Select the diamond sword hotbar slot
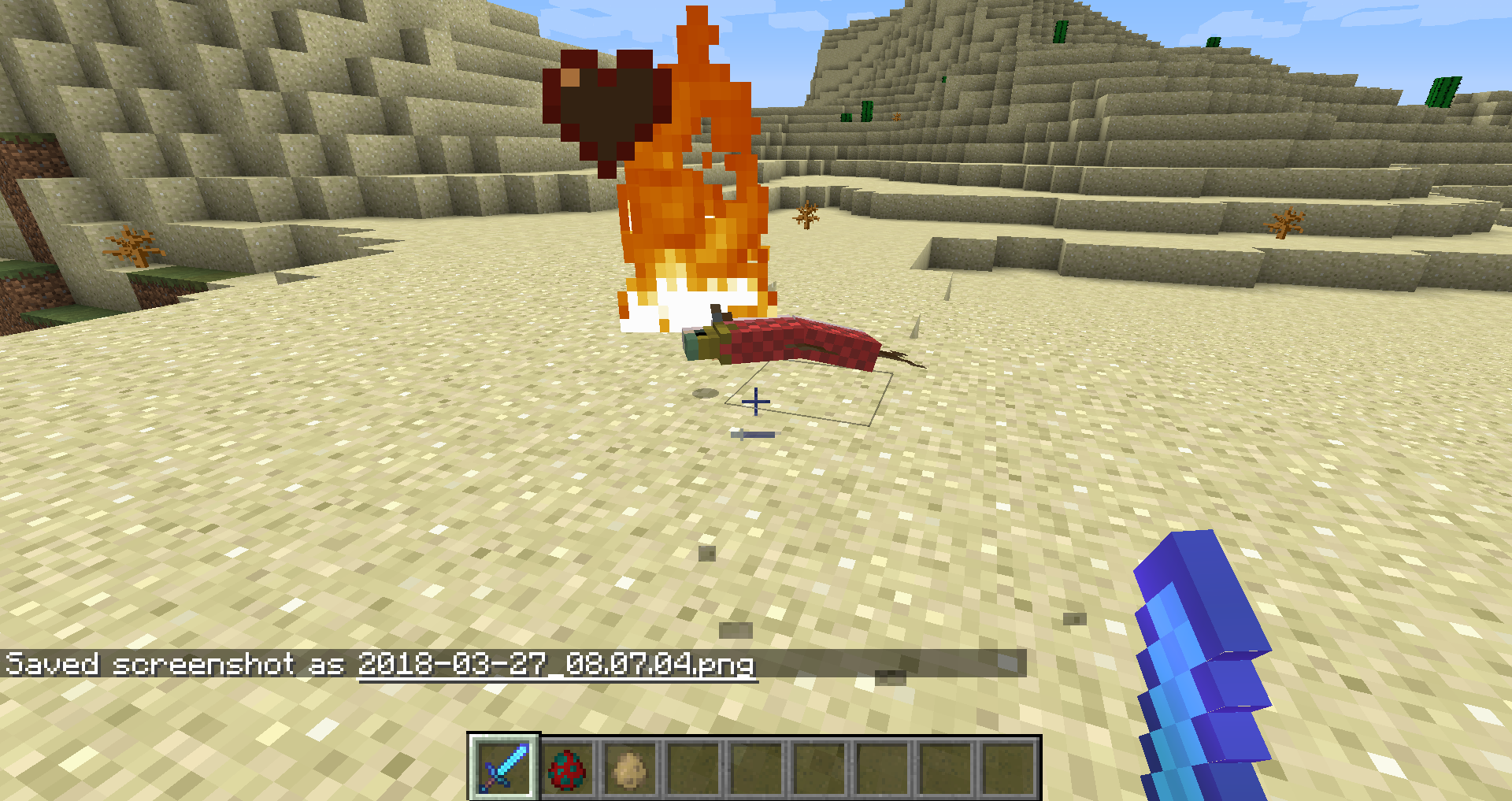This screenshot has width=1512, height=801. point(504,766)
